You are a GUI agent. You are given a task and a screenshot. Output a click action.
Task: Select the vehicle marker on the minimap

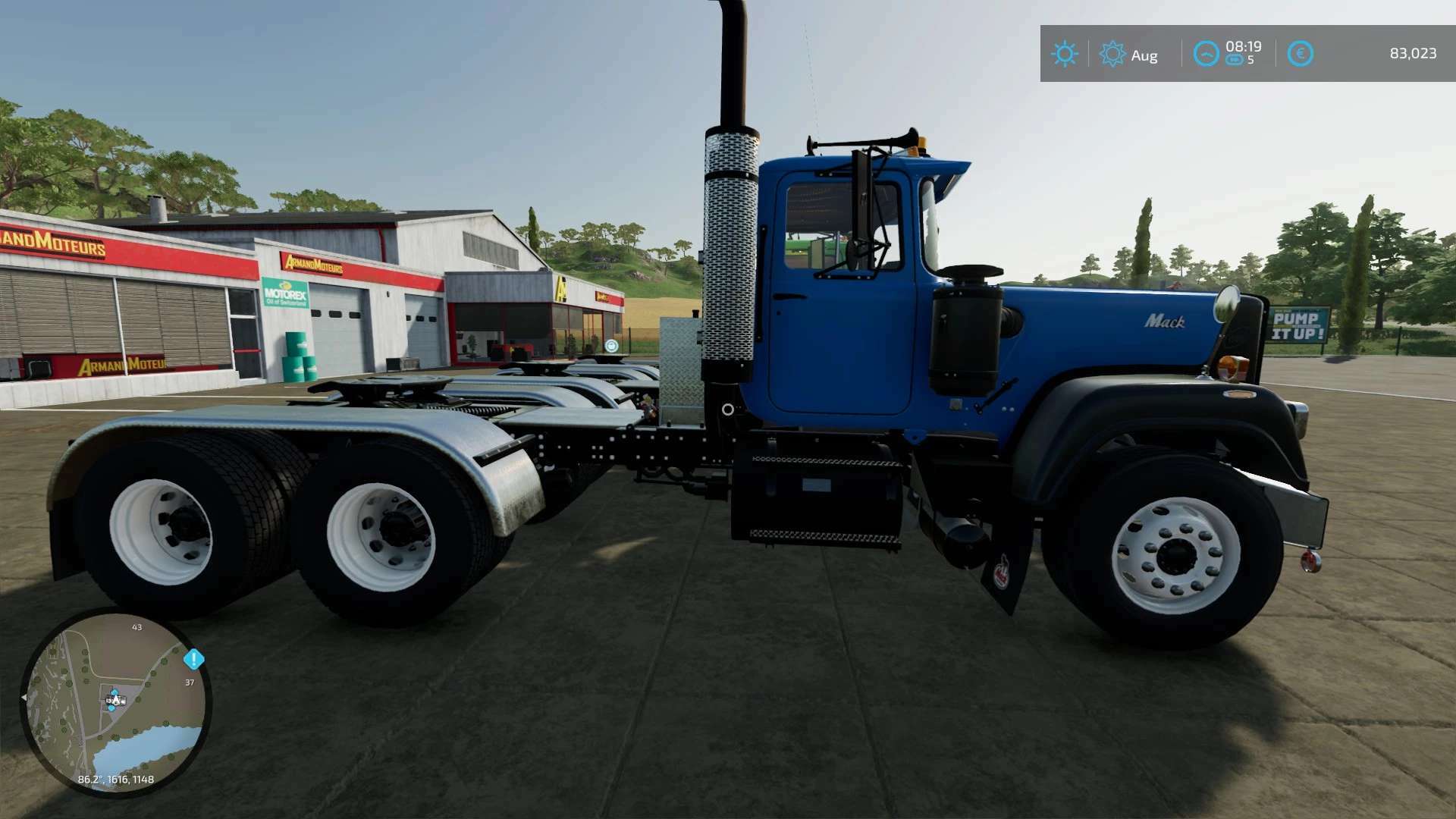coord(115,699)
